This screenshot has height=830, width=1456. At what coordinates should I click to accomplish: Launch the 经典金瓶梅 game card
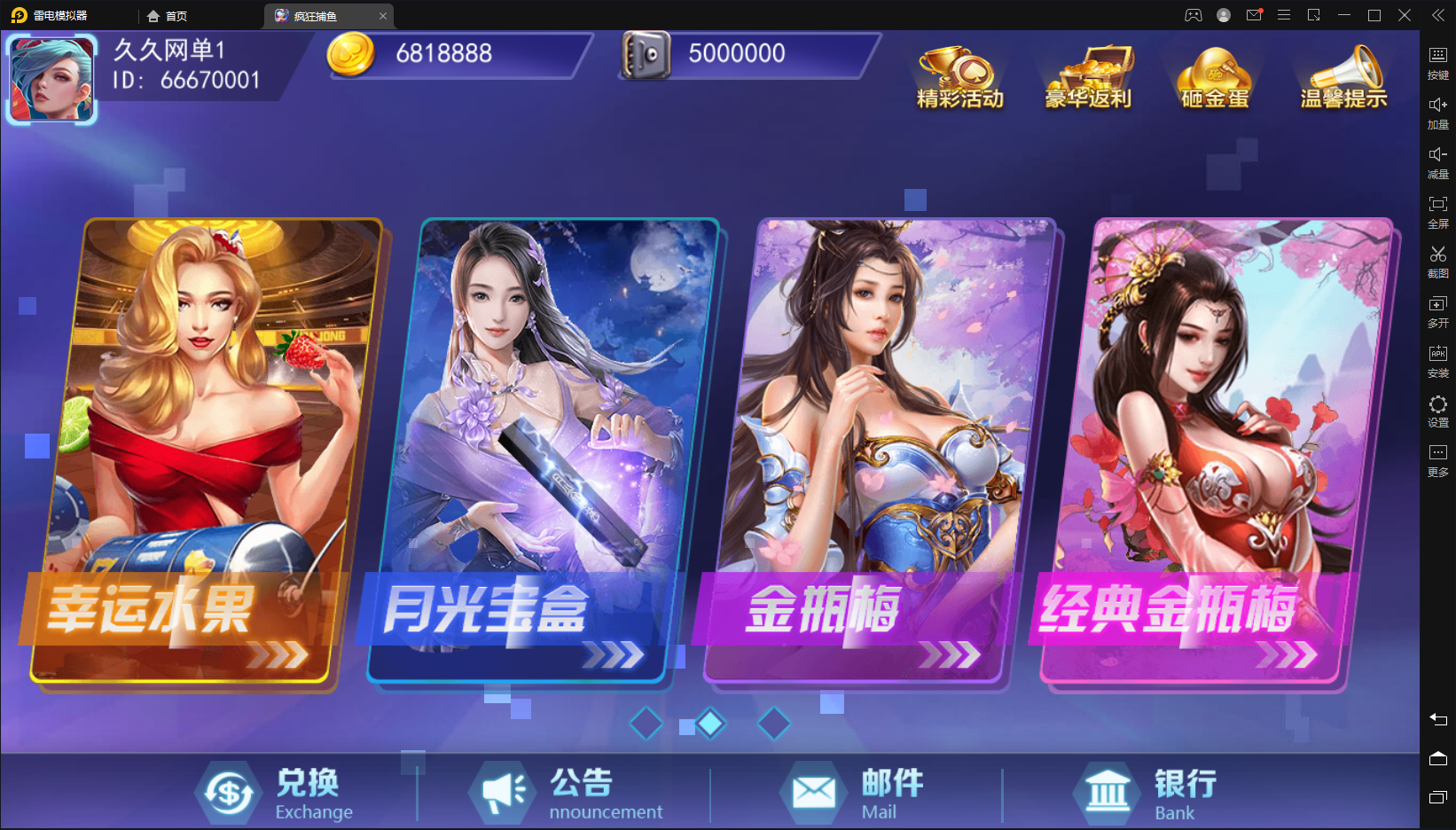coord(1215,452)
